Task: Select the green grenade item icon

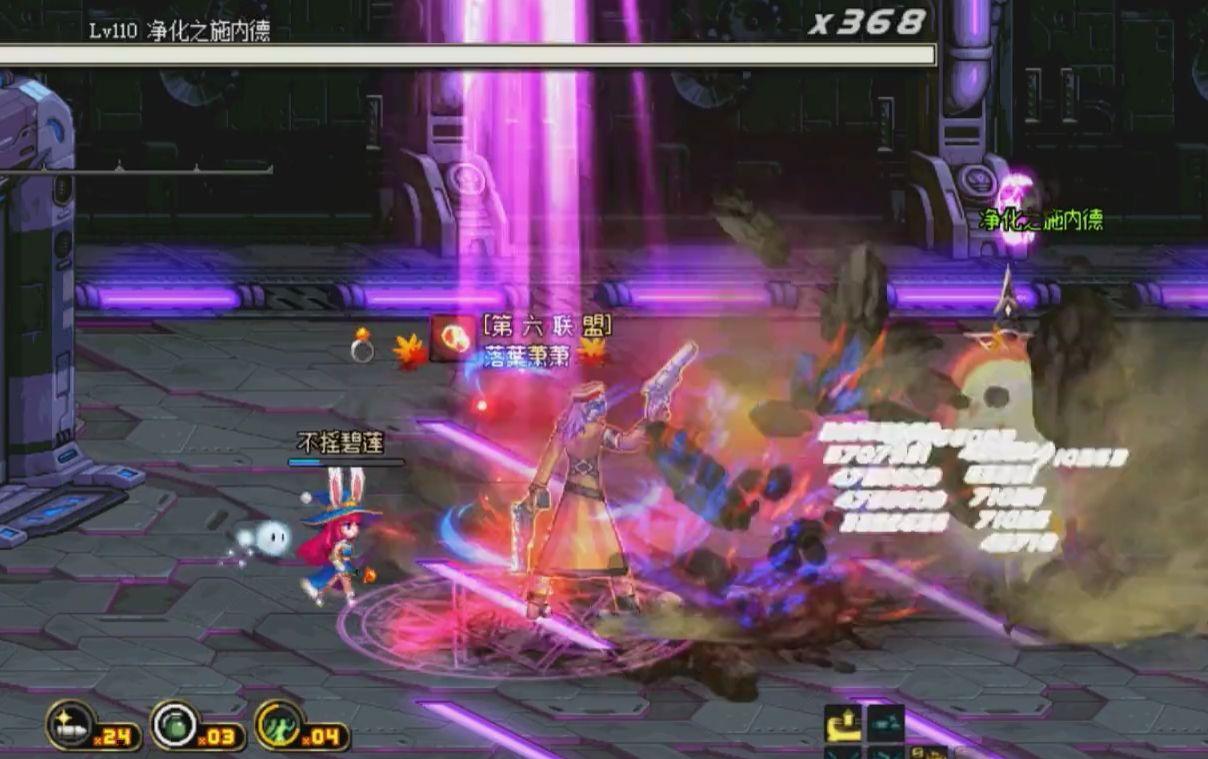Action: pos(175,724)
